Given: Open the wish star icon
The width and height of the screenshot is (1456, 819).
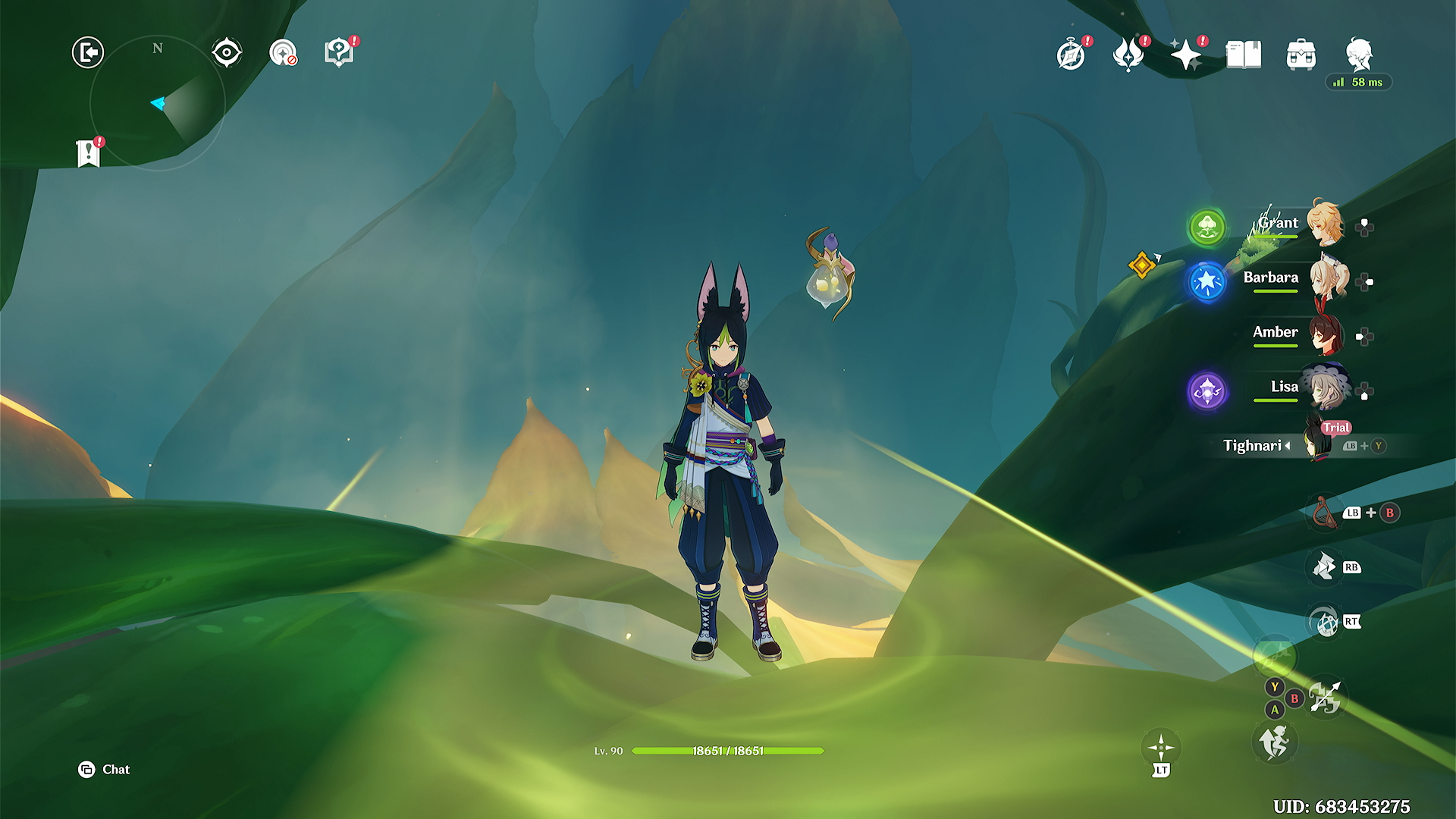Looking at the screenshot, I should 1185,55.
